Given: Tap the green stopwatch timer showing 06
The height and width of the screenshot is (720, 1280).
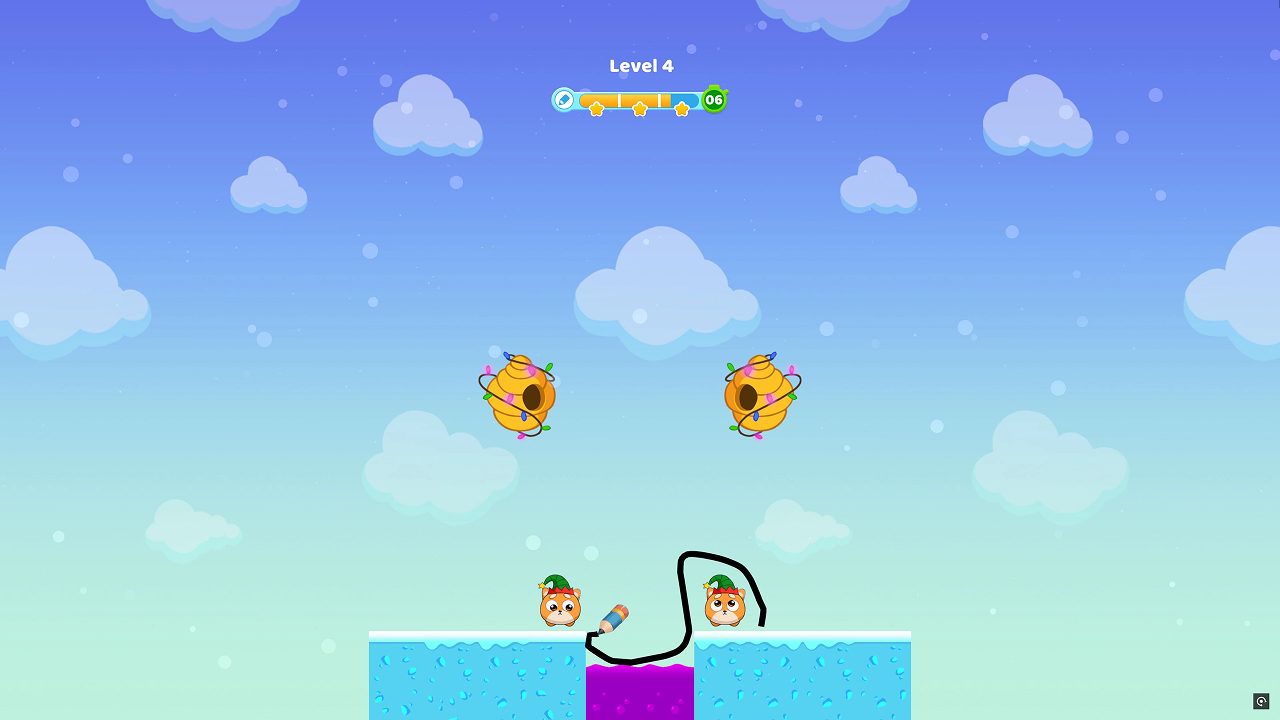Looking at the screenshot, I should tap(714, 100).
